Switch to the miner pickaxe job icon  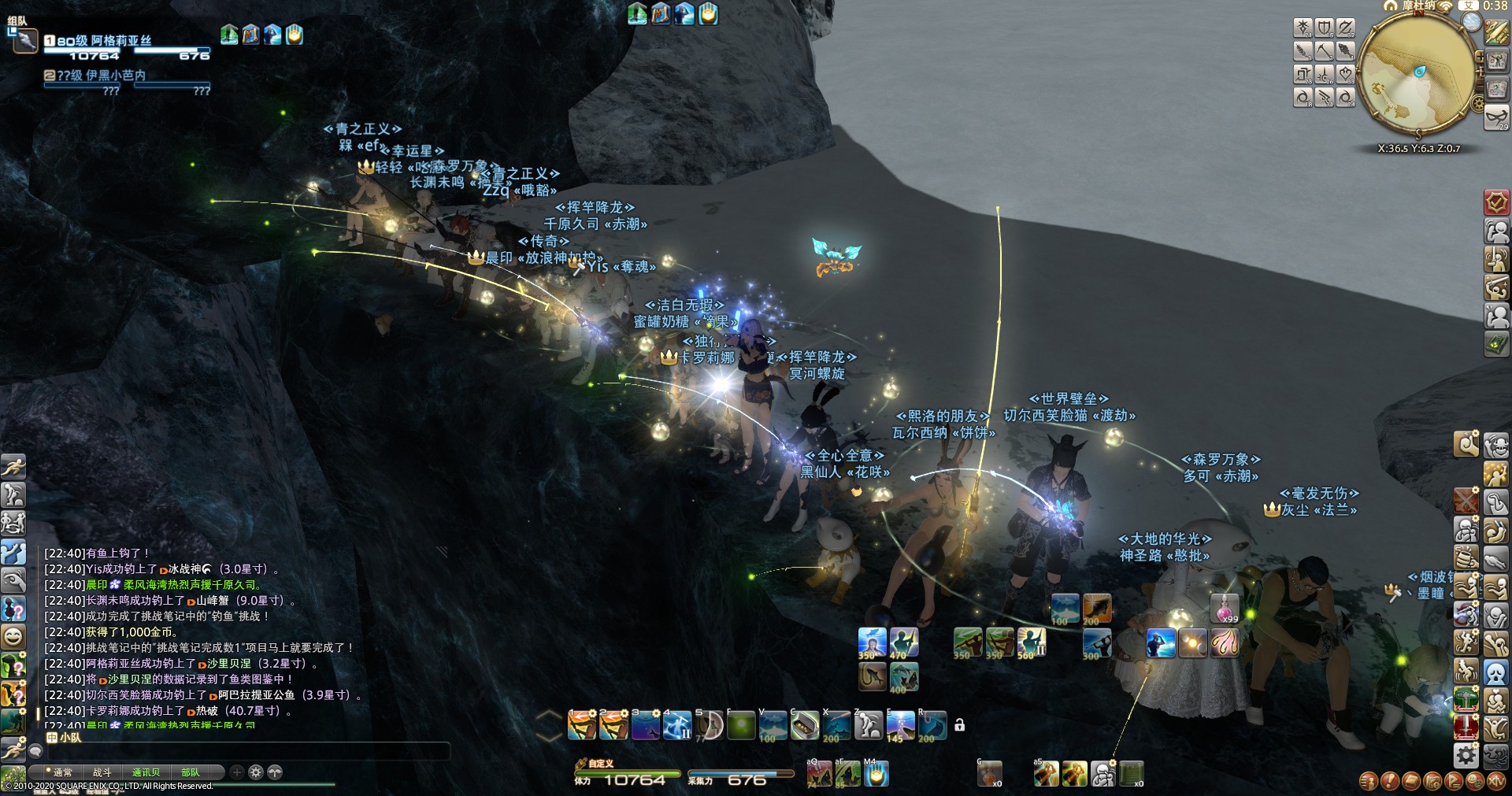[x=1325, y=51]
